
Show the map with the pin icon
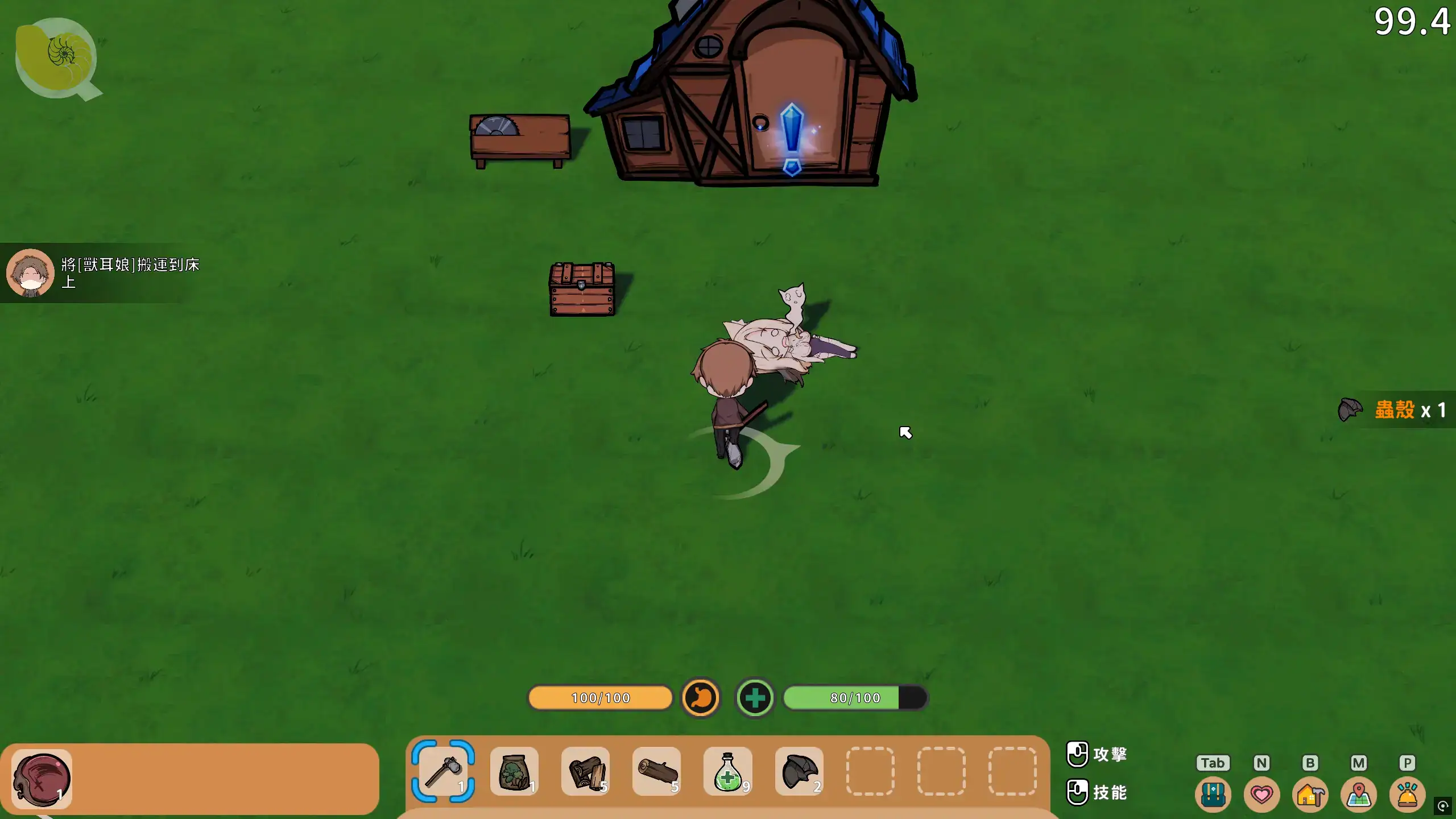pyautogui.click(x=1359, y=794)
